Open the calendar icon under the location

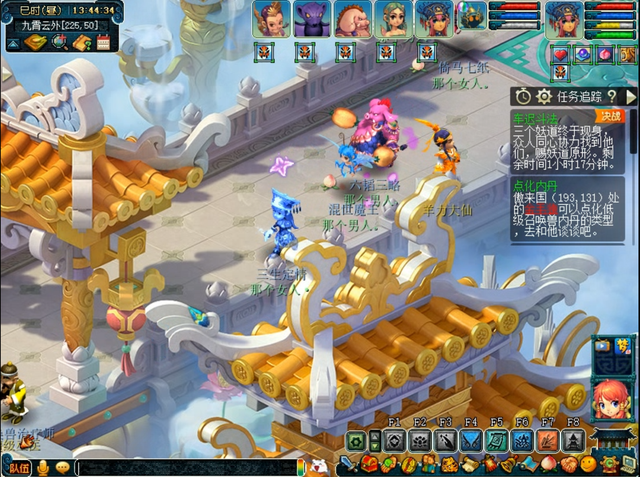click(102, 42)
